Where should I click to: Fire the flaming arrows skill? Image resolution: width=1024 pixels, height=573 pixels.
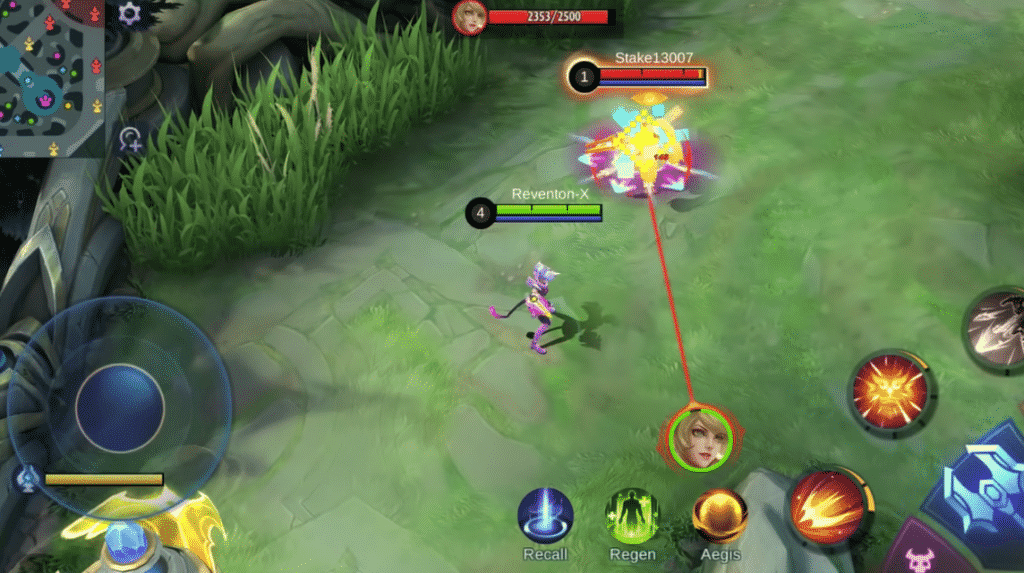(827, 507)
